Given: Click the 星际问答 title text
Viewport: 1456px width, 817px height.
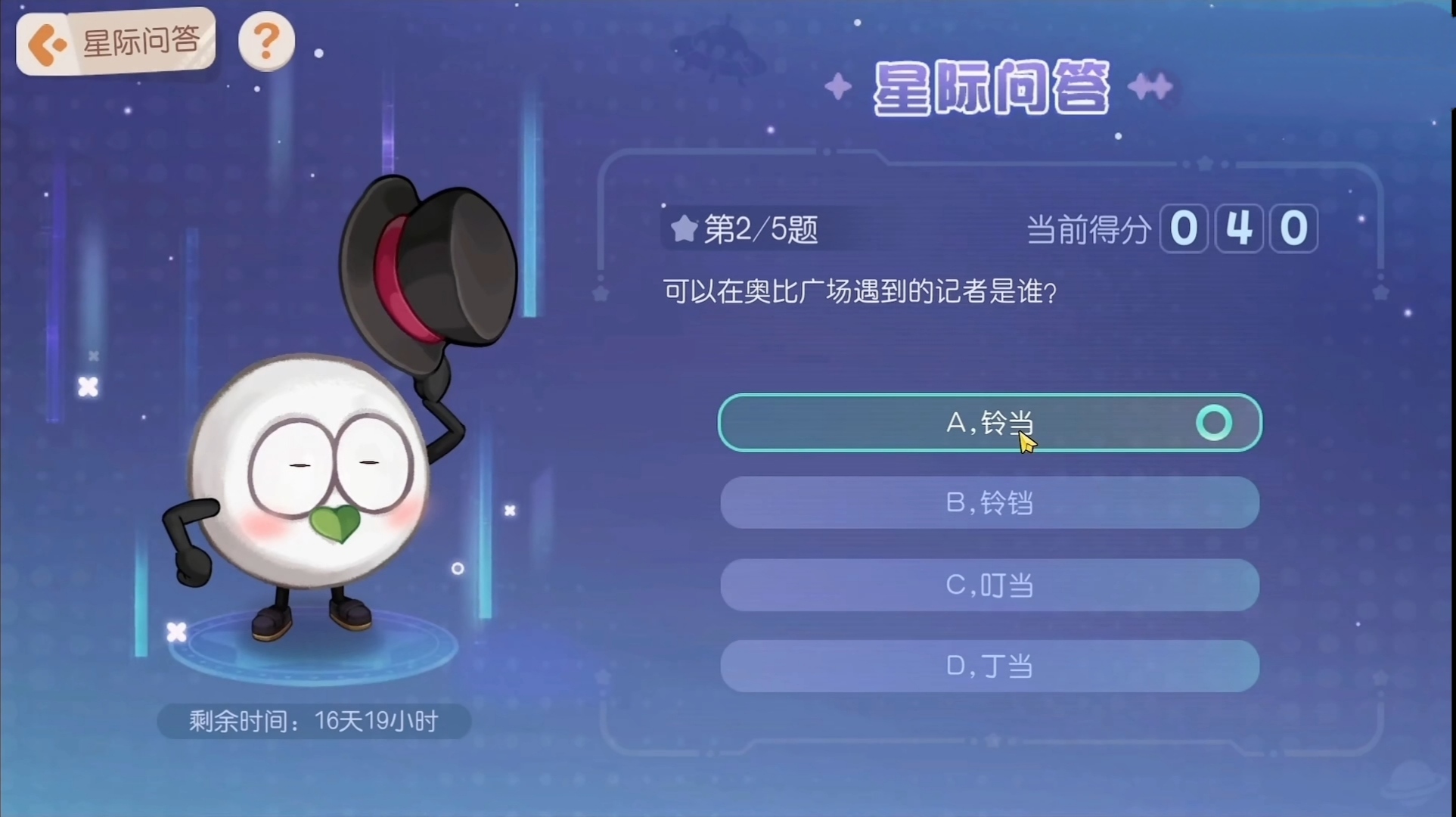Looking at the screenshot, I should [x=991, y=87].
